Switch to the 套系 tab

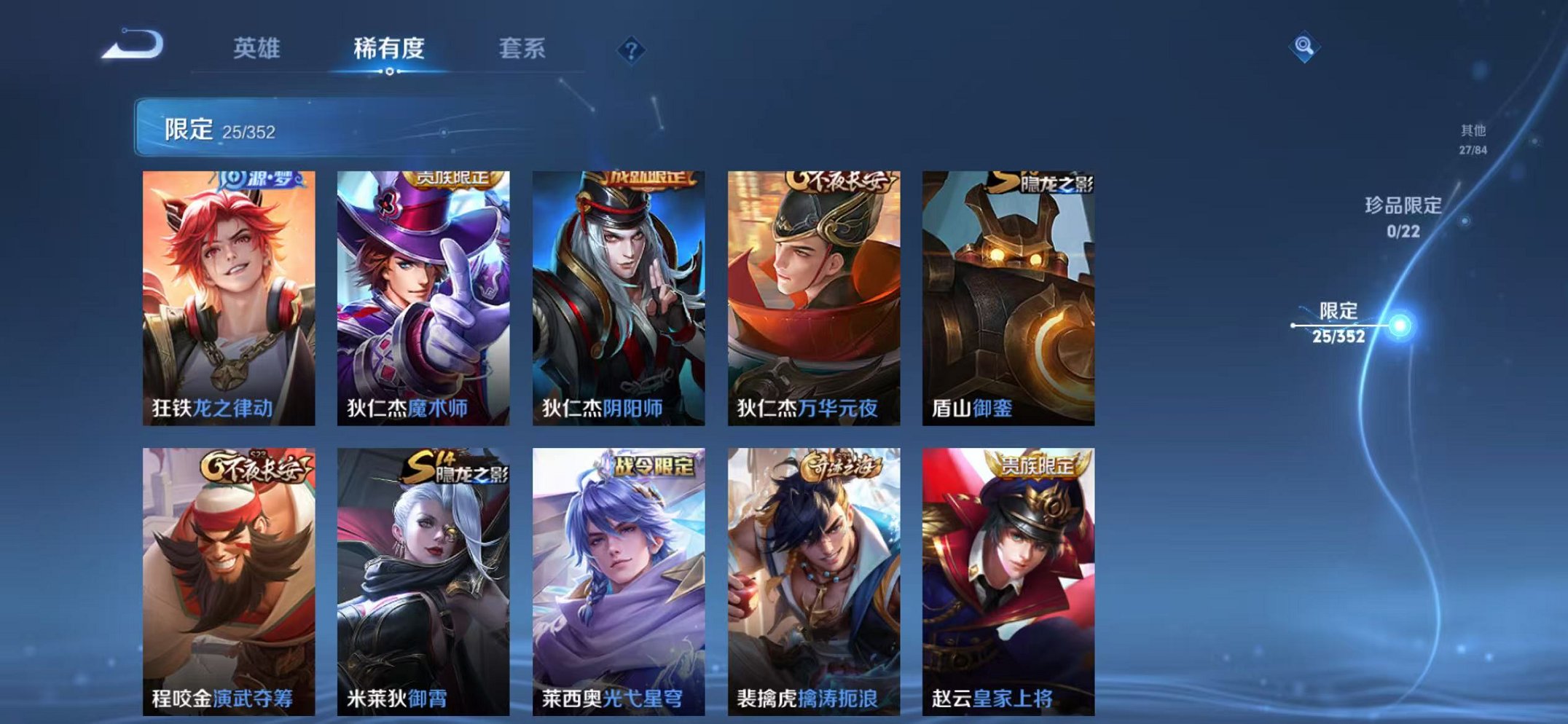tap(523, 50)
